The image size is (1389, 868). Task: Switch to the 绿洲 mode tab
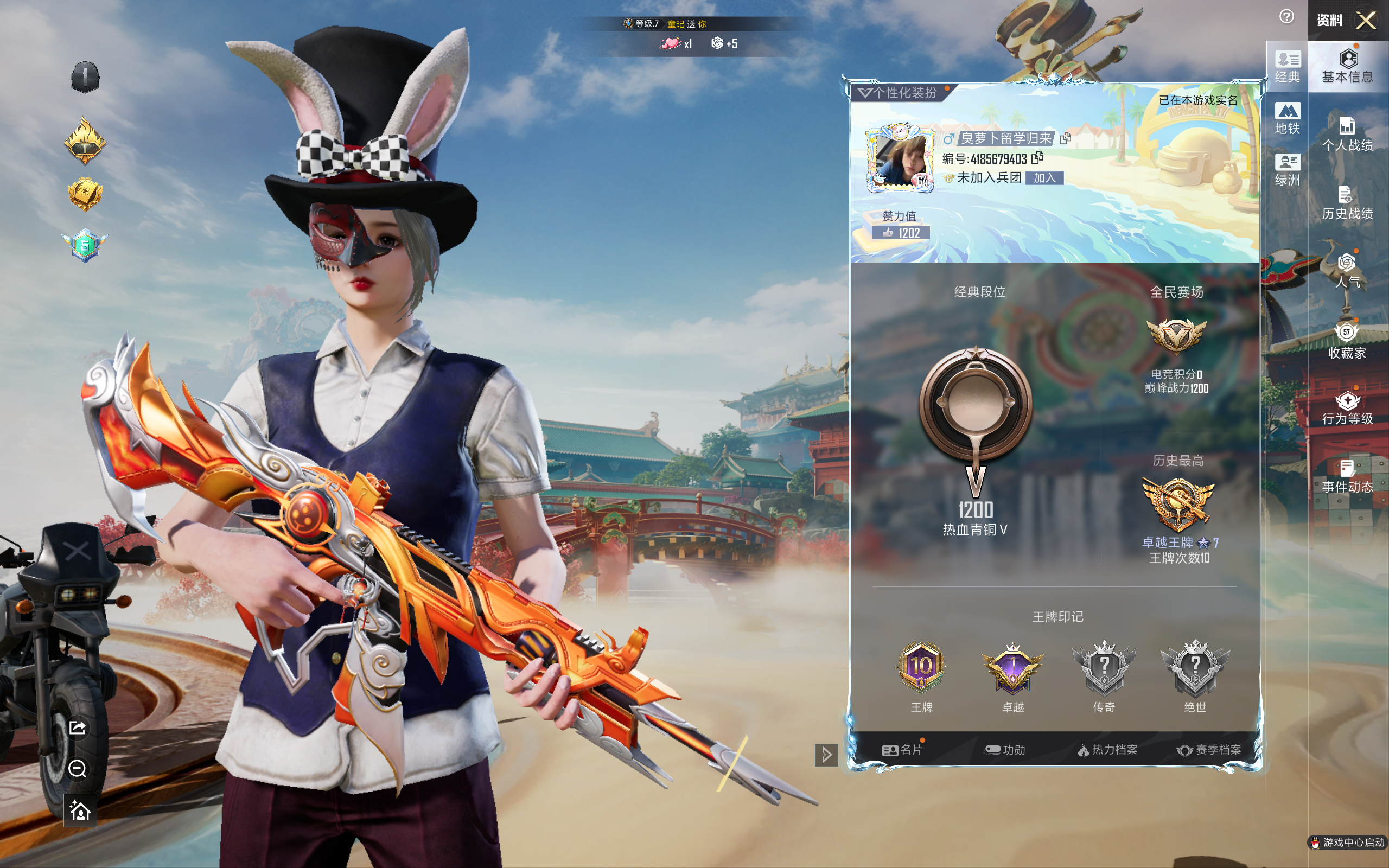1287,170
